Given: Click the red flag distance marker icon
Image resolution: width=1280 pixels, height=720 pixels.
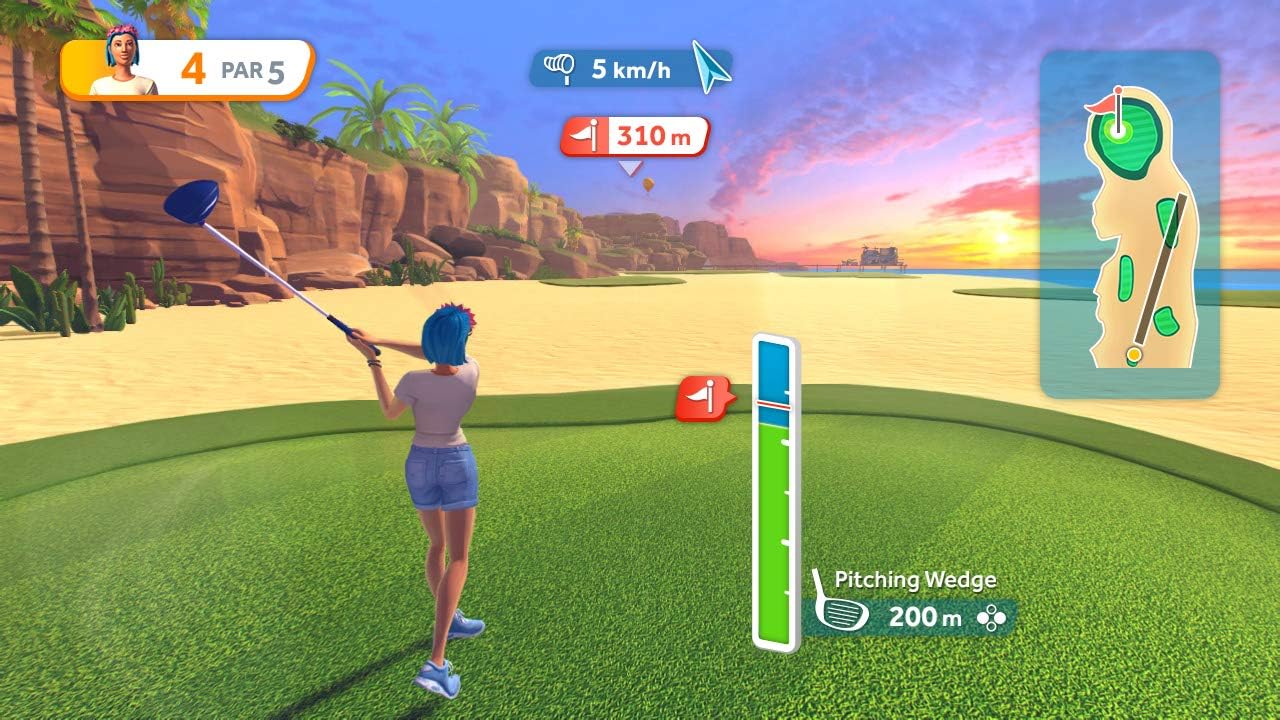Looking at the screenshot, I should 584,137.
